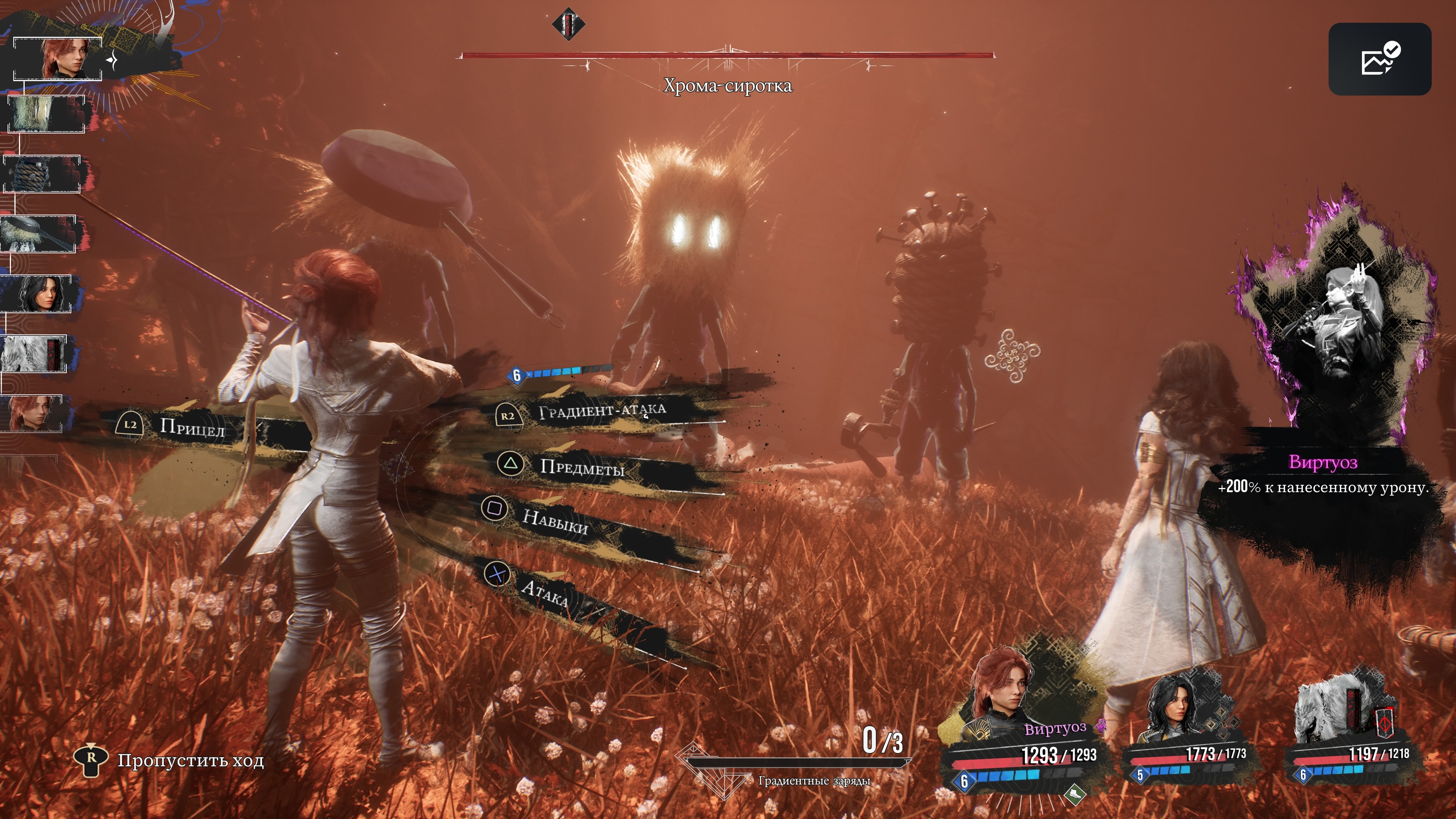Viewport: 1456px width, 819px height.
Task: Skip the turn with Пропустить ход
Action: (190, 761)
